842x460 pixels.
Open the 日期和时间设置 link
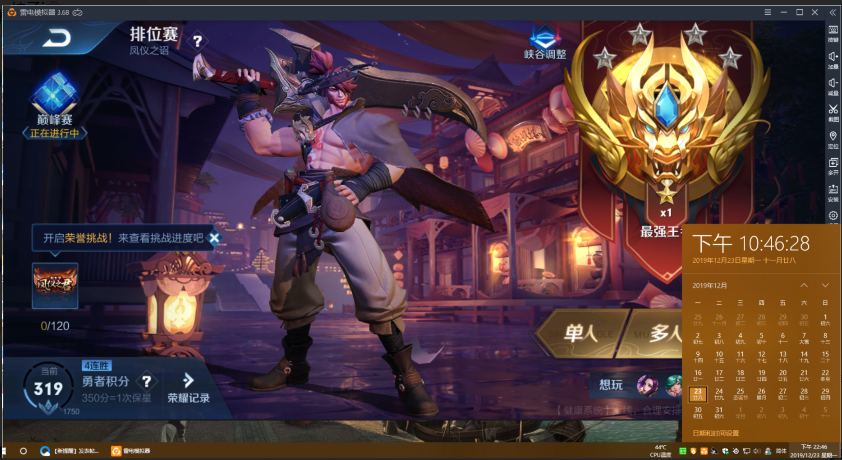coord(716,433)
